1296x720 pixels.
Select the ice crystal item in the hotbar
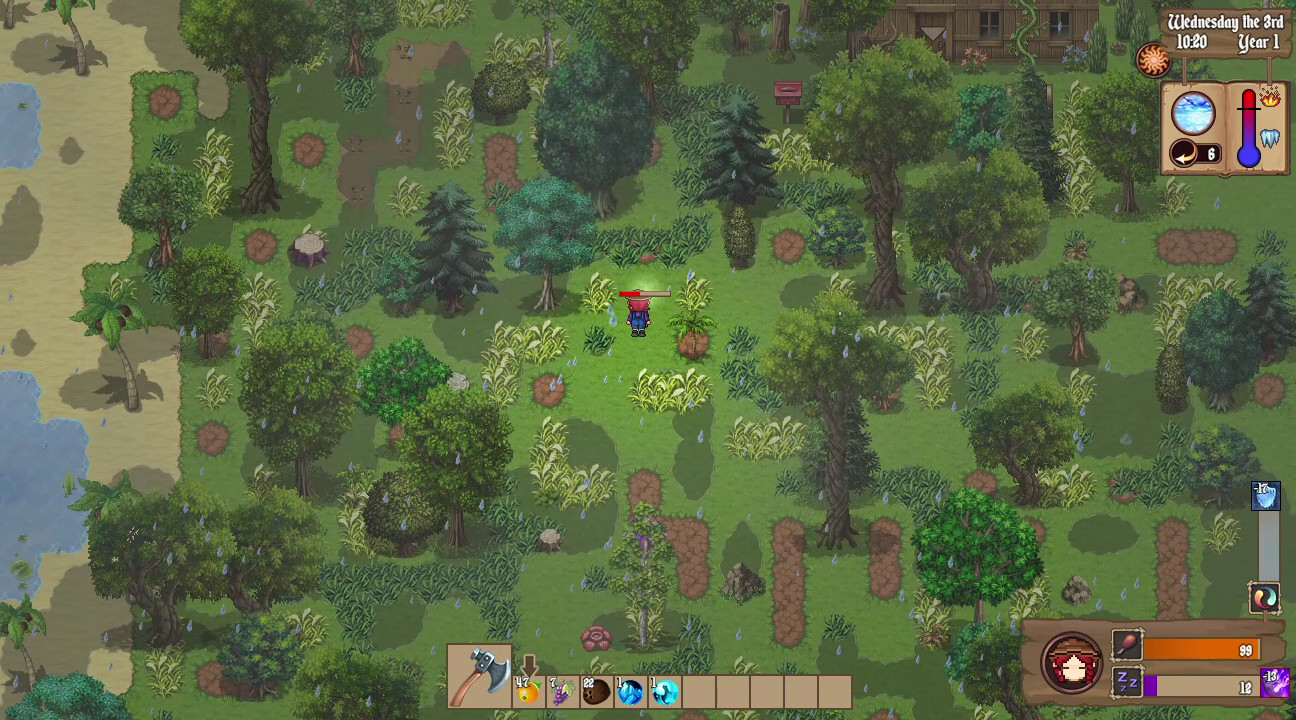pyautogui.click(x=630, y=691)
